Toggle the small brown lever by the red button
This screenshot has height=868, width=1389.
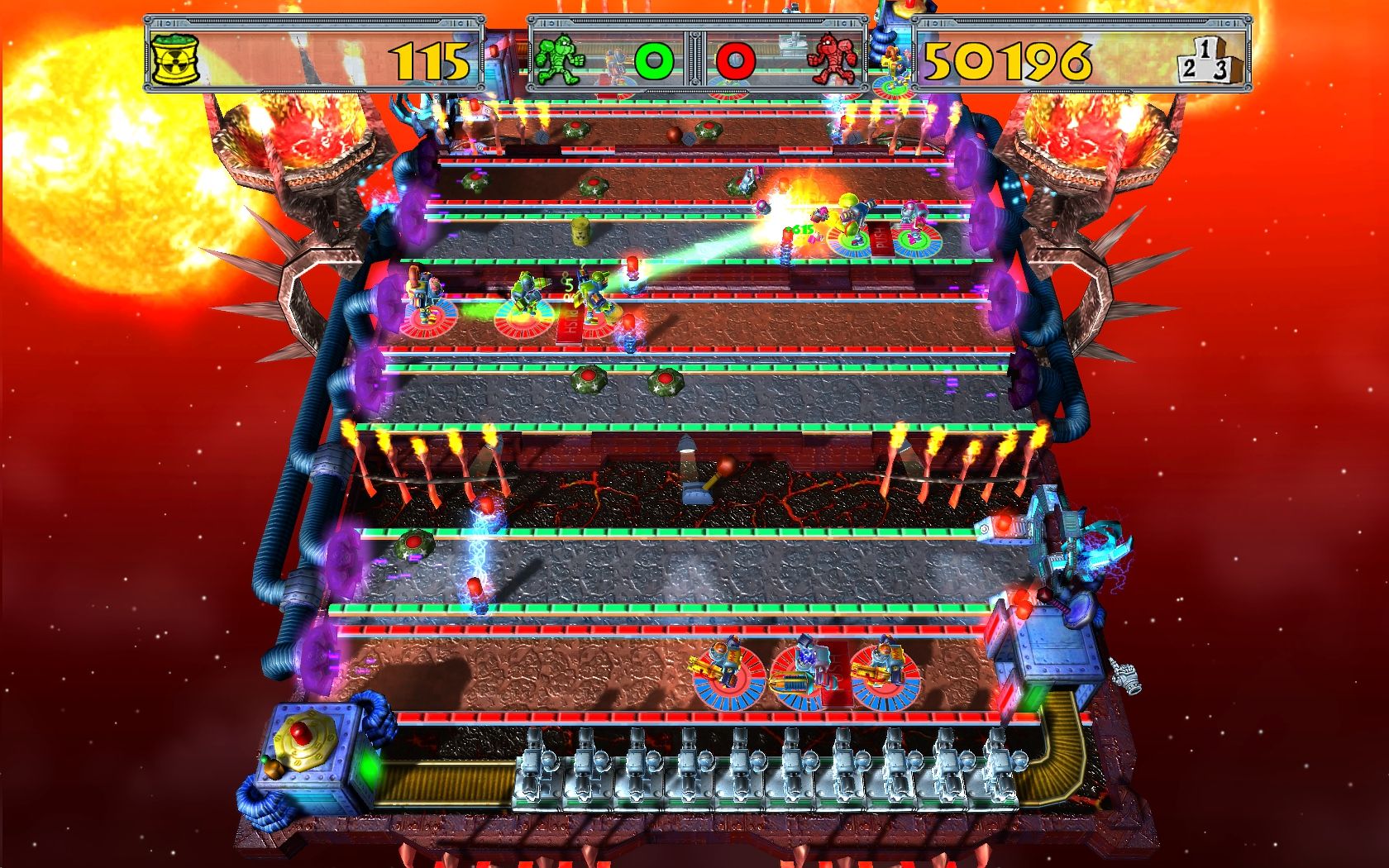pyautogui.click(x=273, y=769)
